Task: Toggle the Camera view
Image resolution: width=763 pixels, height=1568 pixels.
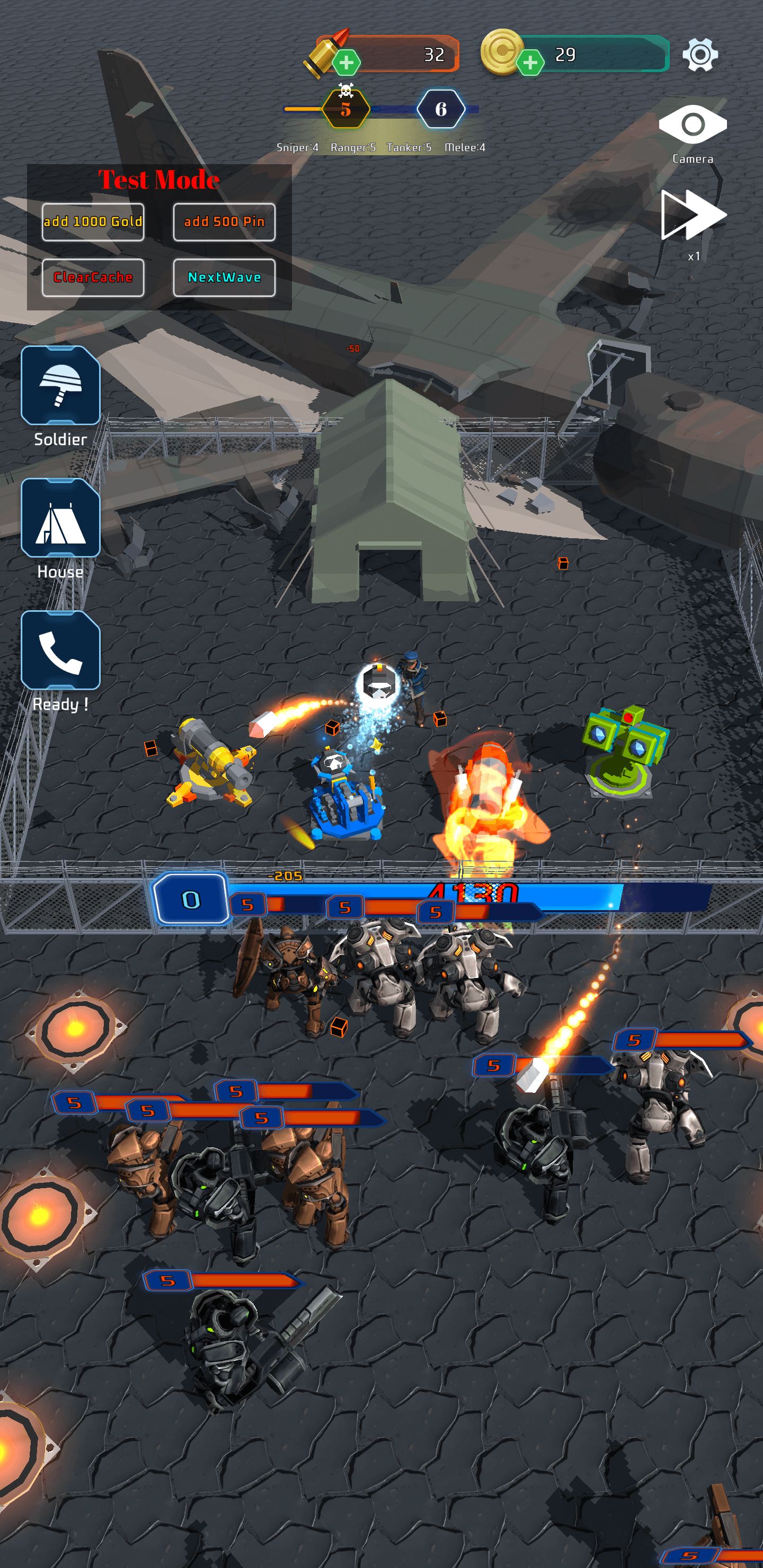Action: [x=693, y=125]
